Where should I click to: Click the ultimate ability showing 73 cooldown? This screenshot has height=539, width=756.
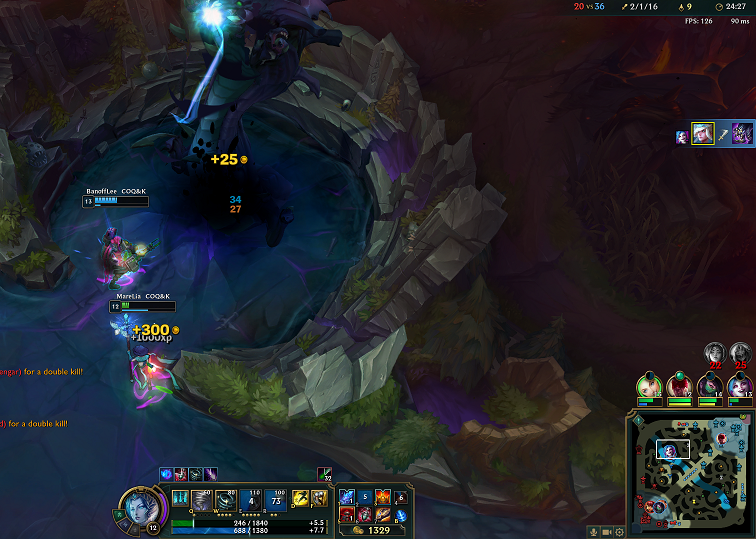(276, 499)
